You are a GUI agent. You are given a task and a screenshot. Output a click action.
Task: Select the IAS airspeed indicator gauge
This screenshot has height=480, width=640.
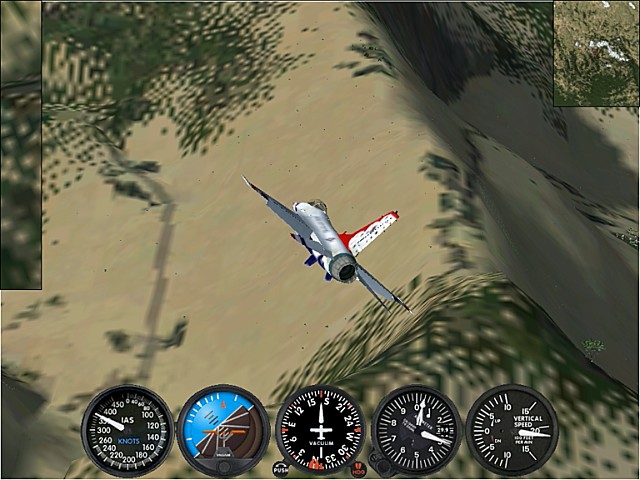(127, 430)
